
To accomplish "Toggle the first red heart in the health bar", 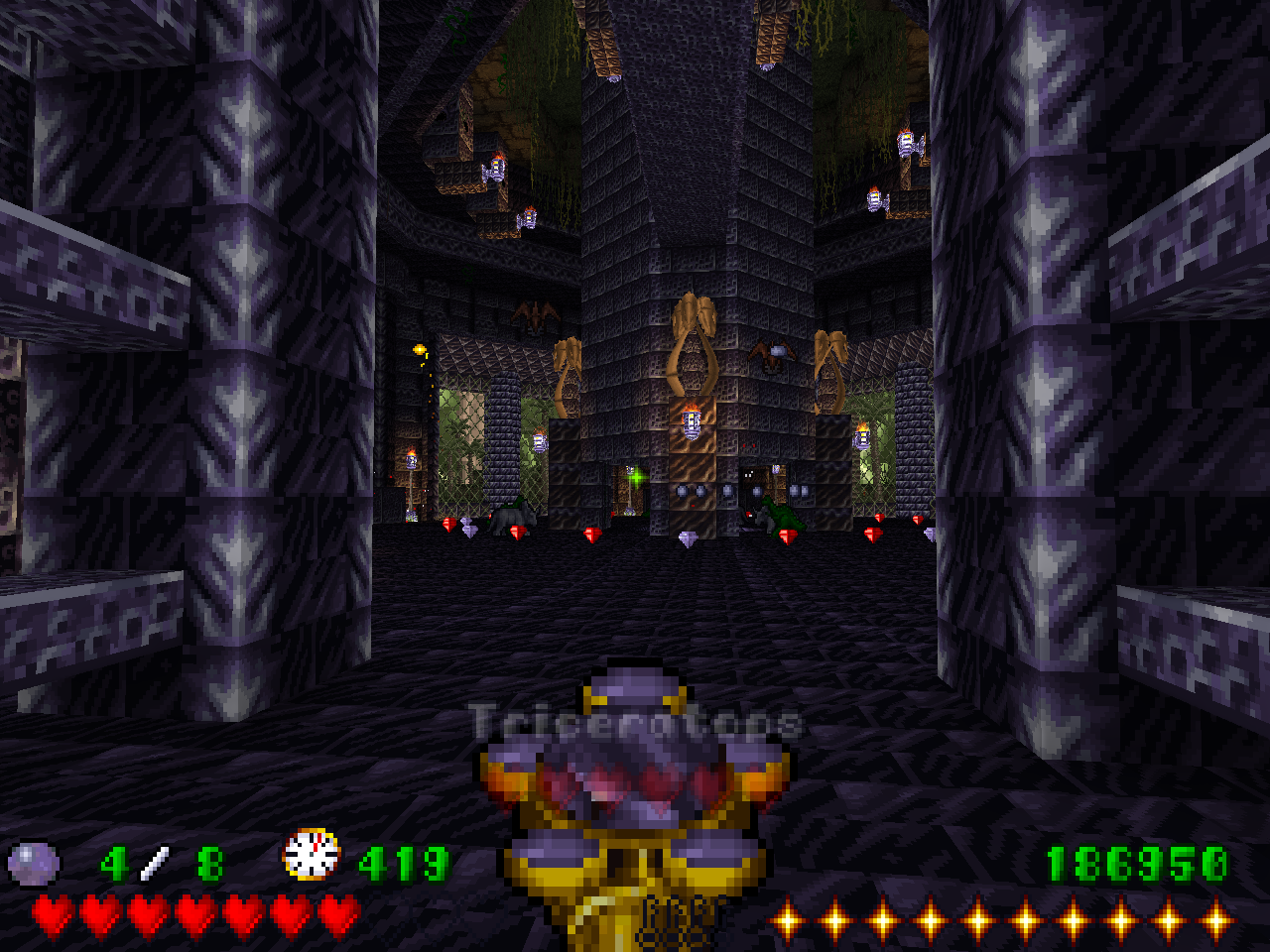I will tap(52, 911).
